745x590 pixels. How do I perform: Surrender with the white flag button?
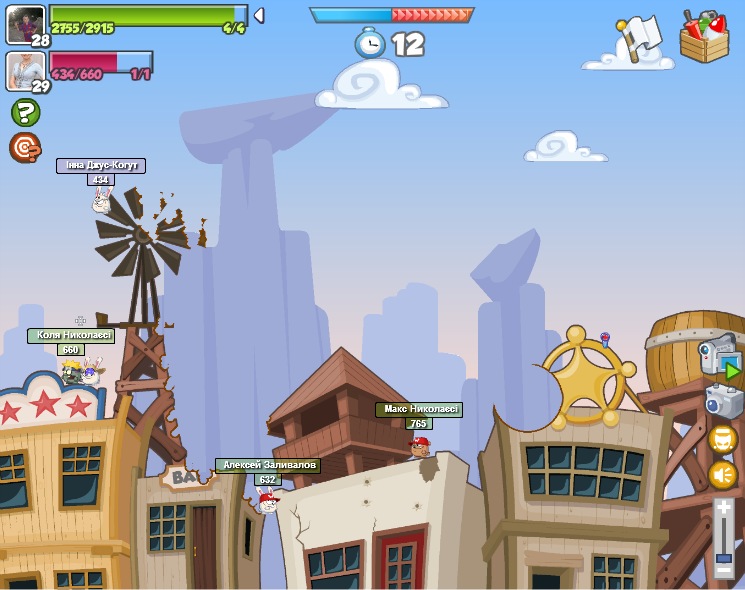(636, 38)
